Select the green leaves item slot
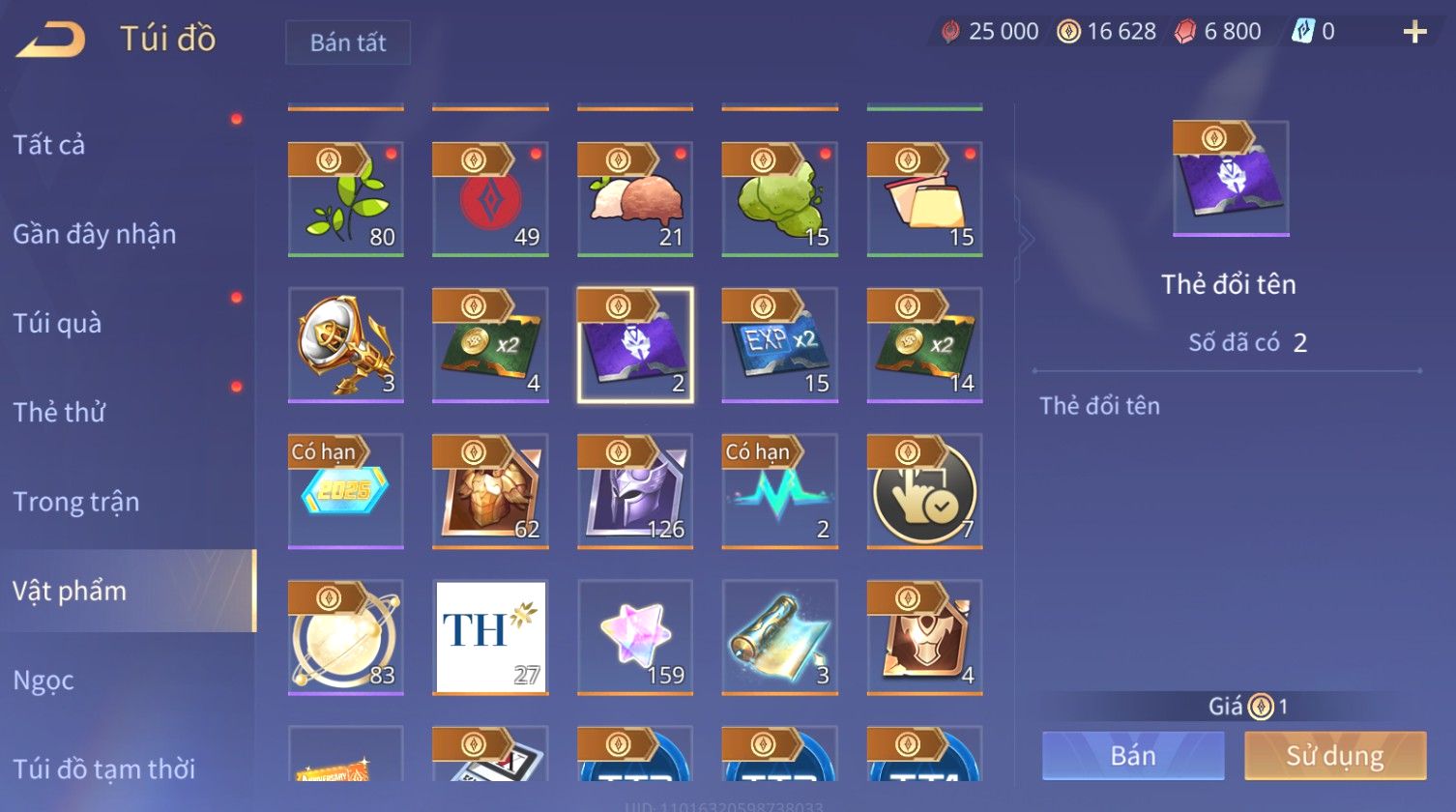 pos(345,199)
